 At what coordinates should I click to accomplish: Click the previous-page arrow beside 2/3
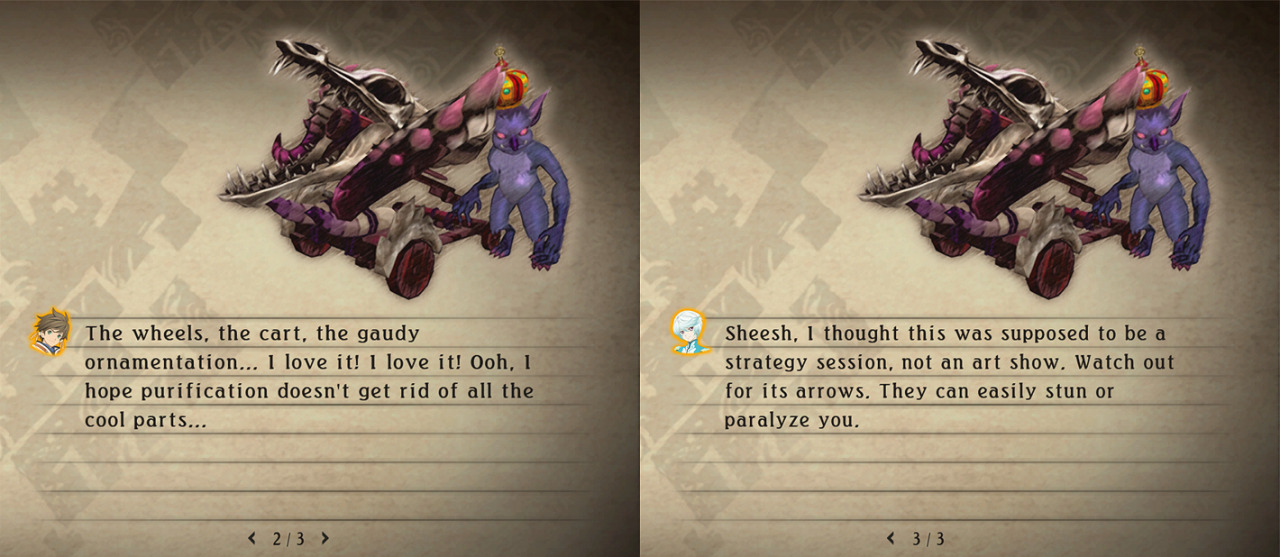pyautogui.click(x=251, y=538)
